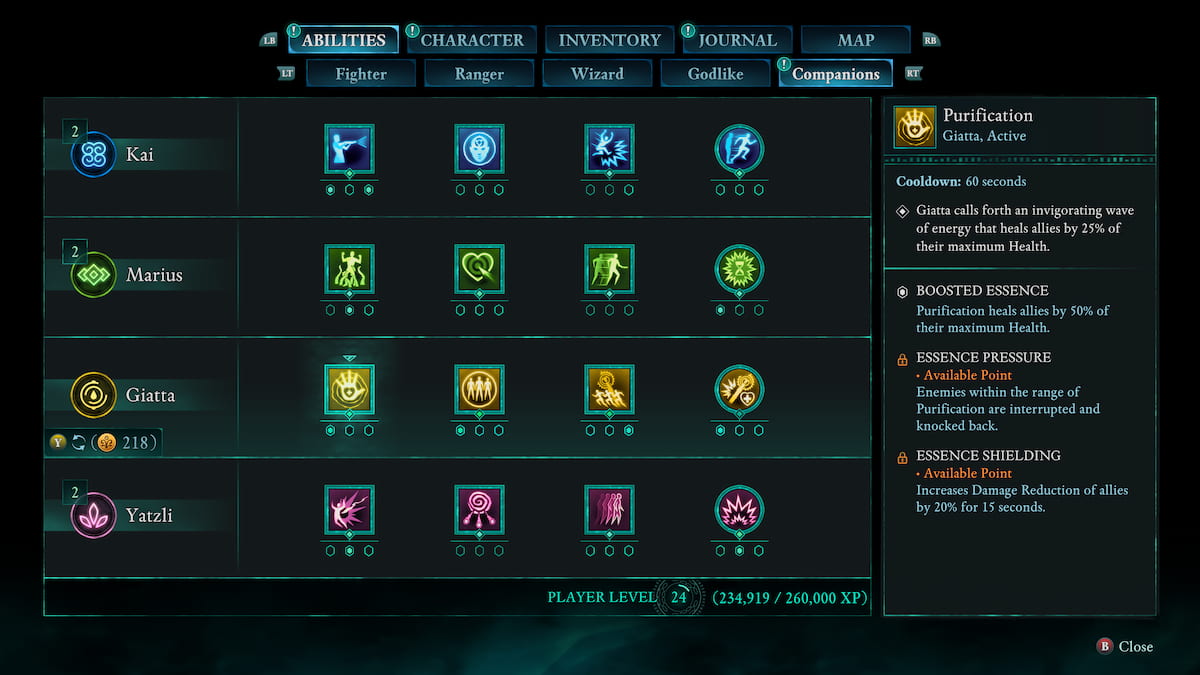
Task: Choose Kai's first ability with the gun icon
Action: pyautogui.click(x=349, y=149)
